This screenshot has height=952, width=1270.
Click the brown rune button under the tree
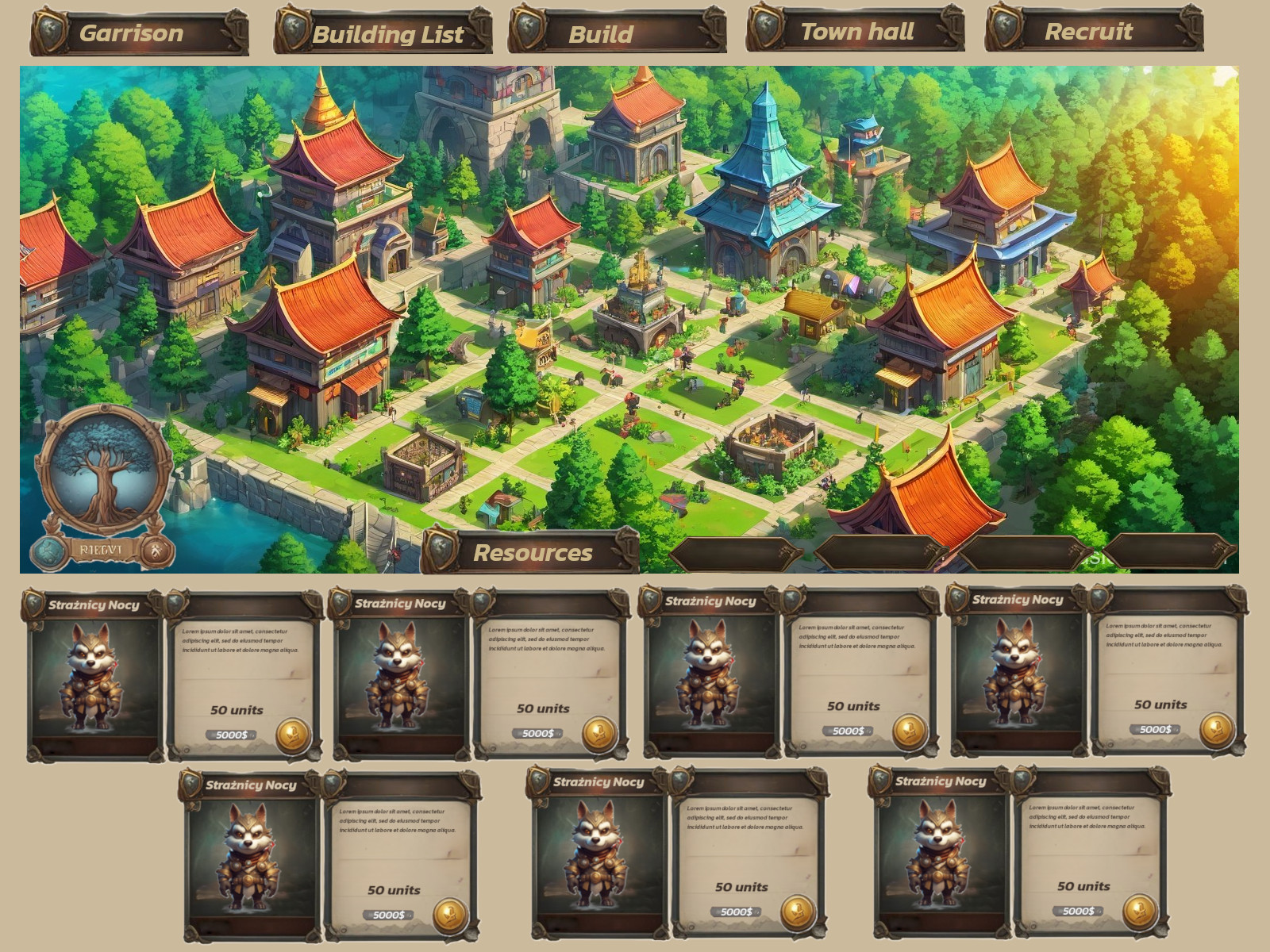coord(156,550)
